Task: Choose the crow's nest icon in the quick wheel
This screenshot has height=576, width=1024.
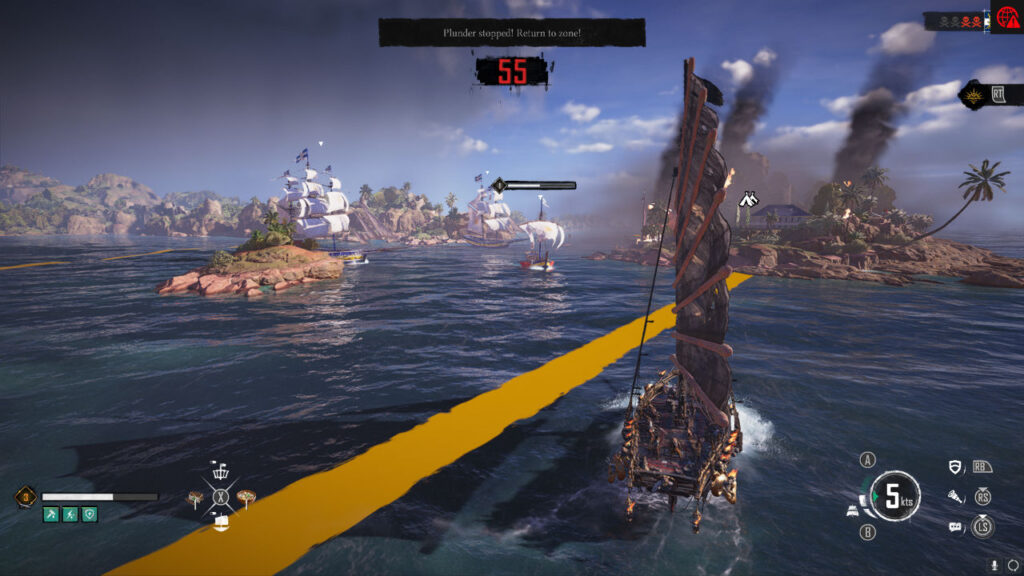Action: [x=220, y=471]
